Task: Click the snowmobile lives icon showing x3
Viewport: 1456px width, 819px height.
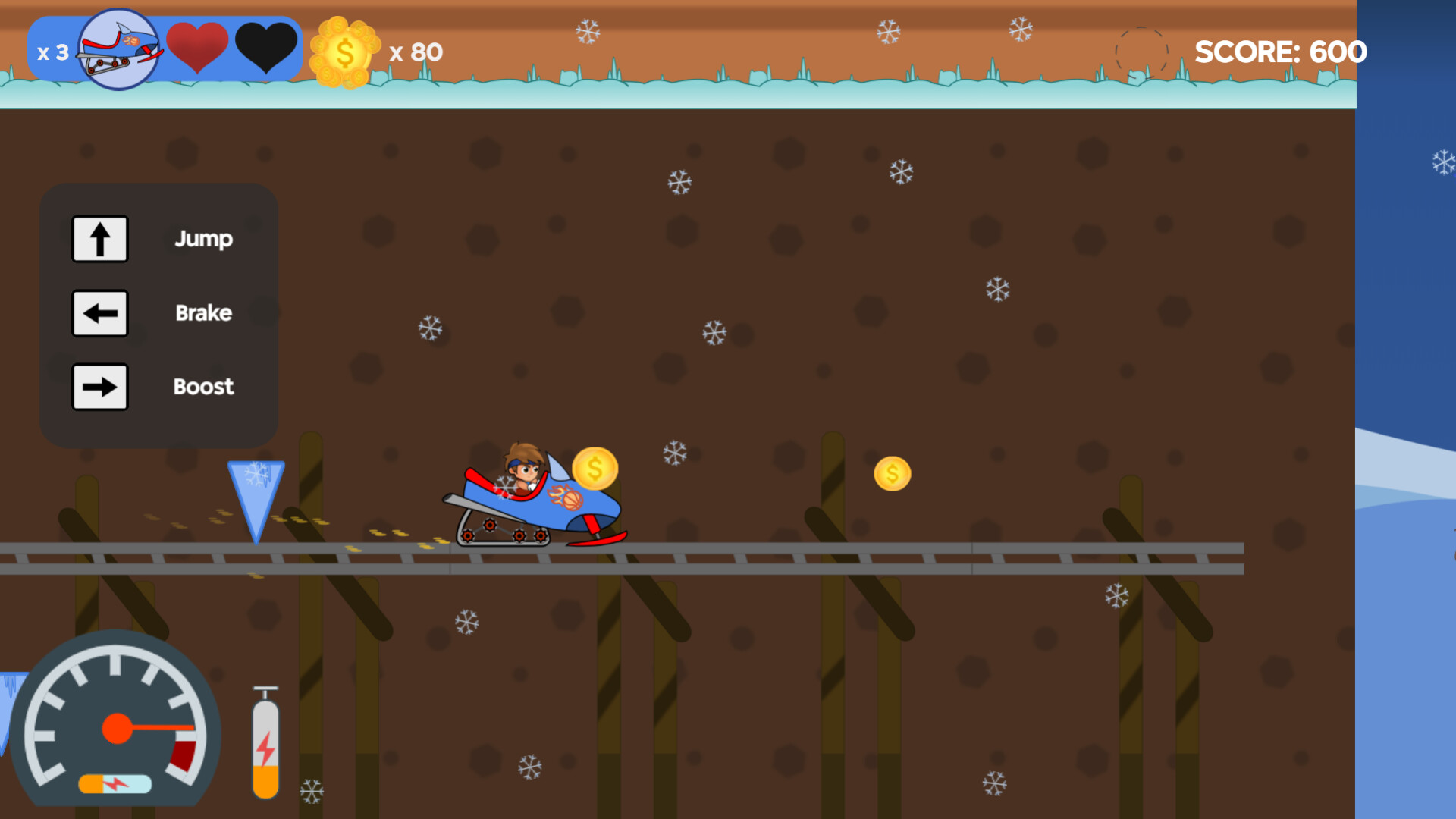Action: click(x=118, y=49)
